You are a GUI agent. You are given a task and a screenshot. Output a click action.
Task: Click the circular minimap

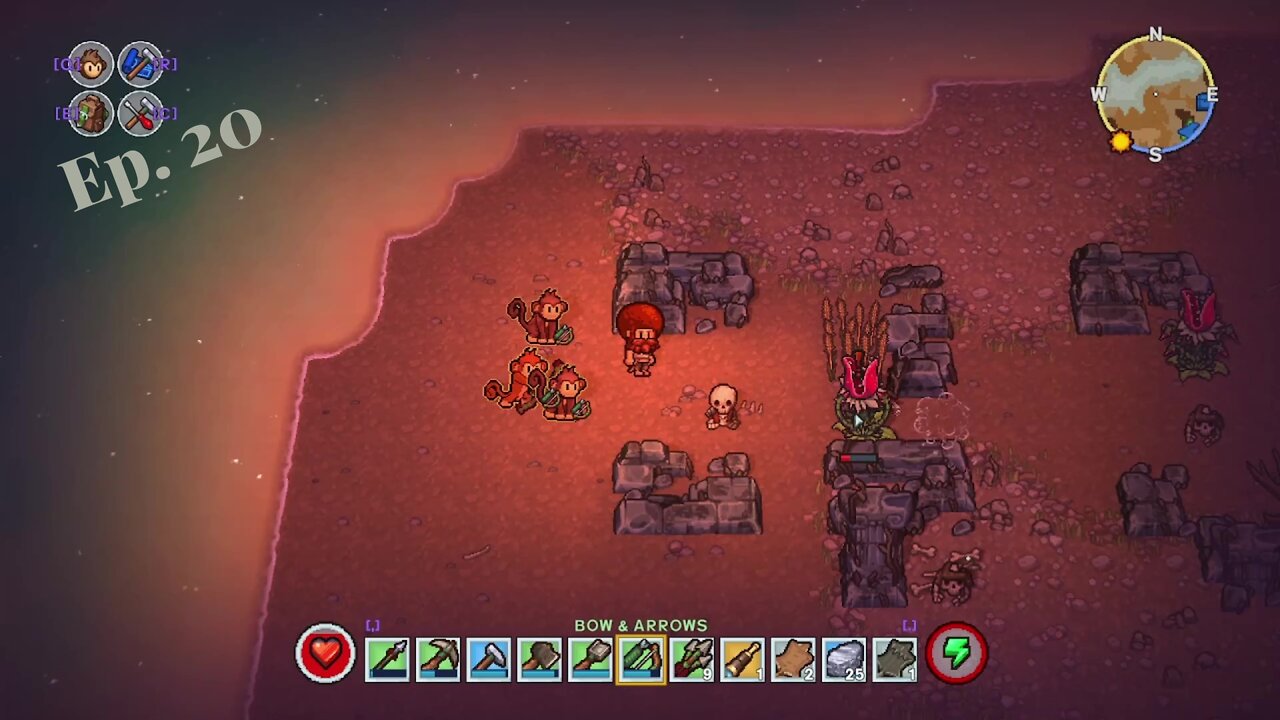pos(1155,95)
